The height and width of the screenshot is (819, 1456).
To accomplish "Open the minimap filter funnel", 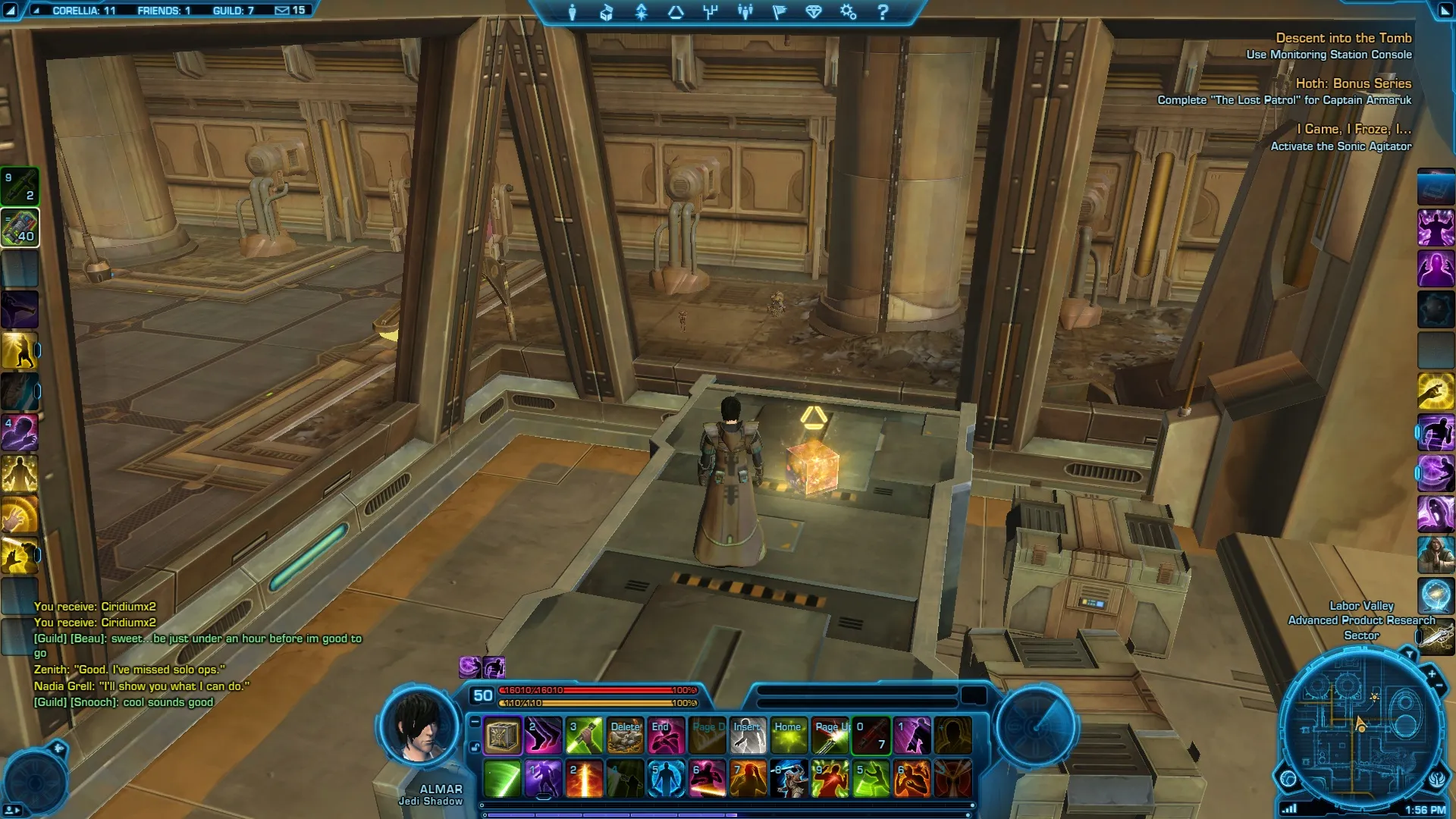I will [x=1409, y=654].
